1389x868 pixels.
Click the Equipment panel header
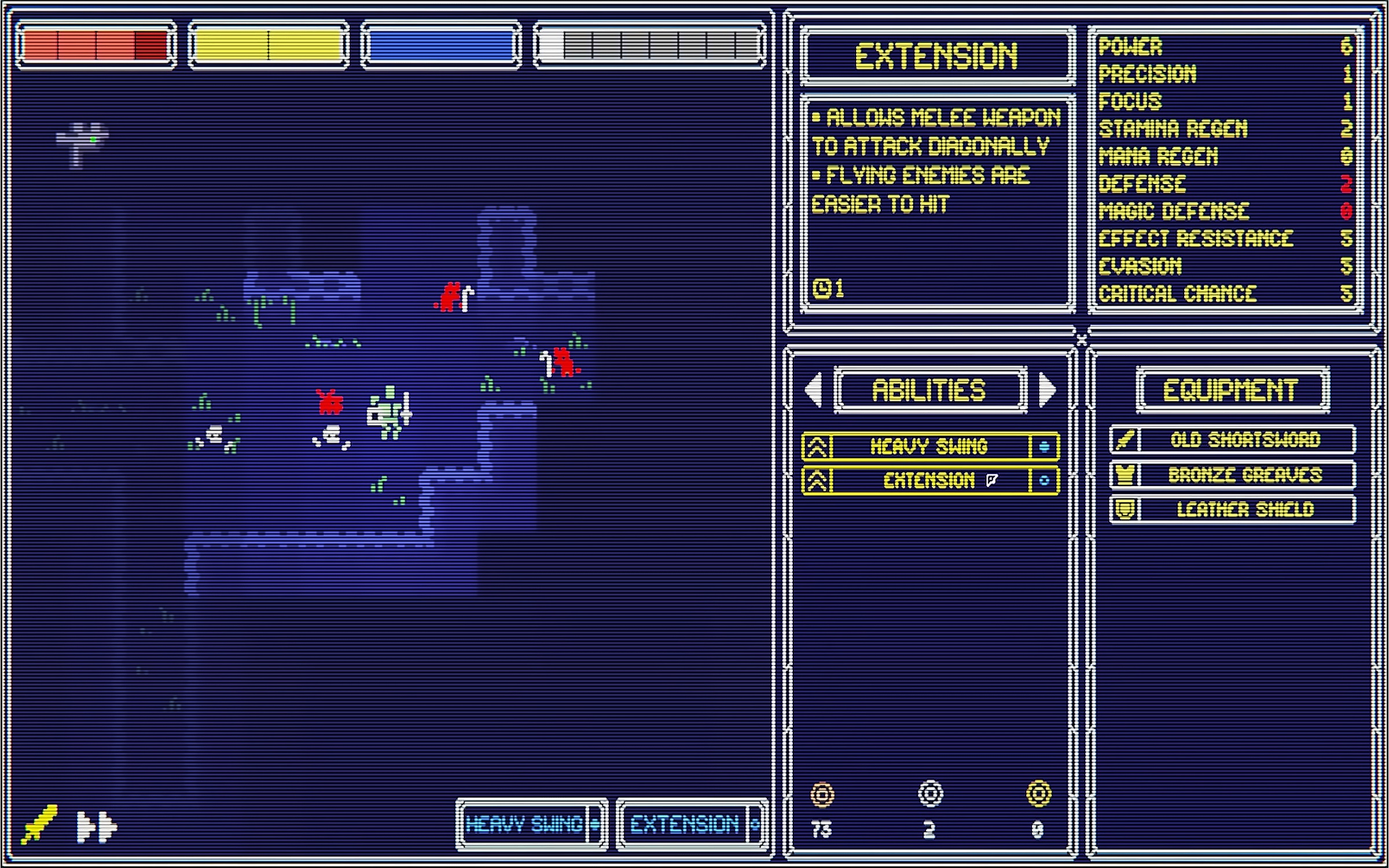pos(1233,390)
